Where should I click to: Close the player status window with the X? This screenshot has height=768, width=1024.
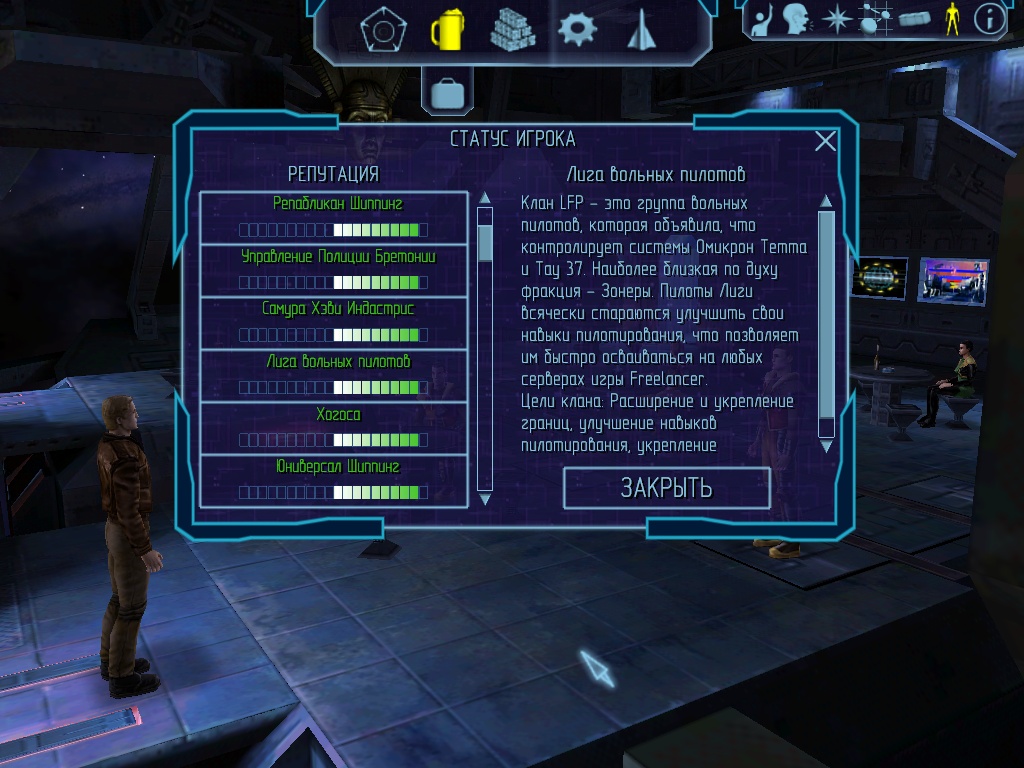tap(825, 141)
